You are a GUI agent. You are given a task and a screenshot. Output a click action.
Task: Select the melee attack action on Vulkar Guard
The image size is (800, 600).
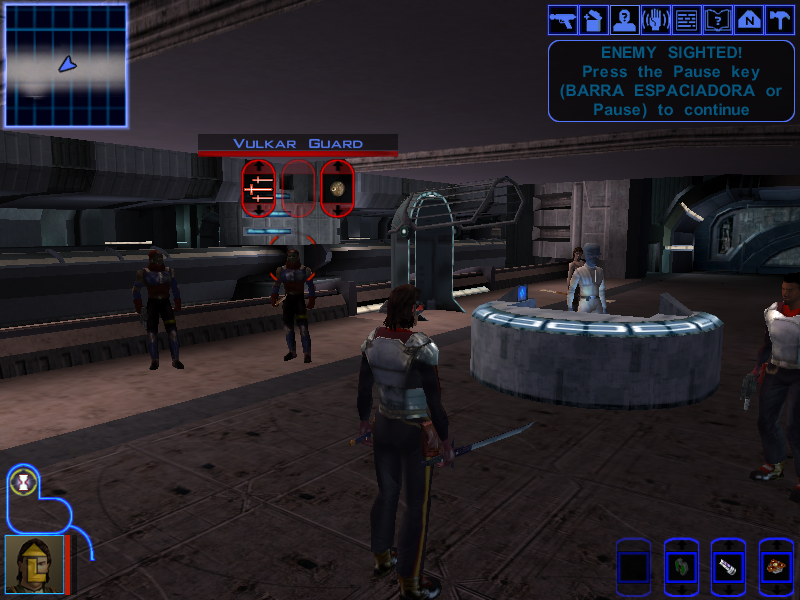(259, 188)
